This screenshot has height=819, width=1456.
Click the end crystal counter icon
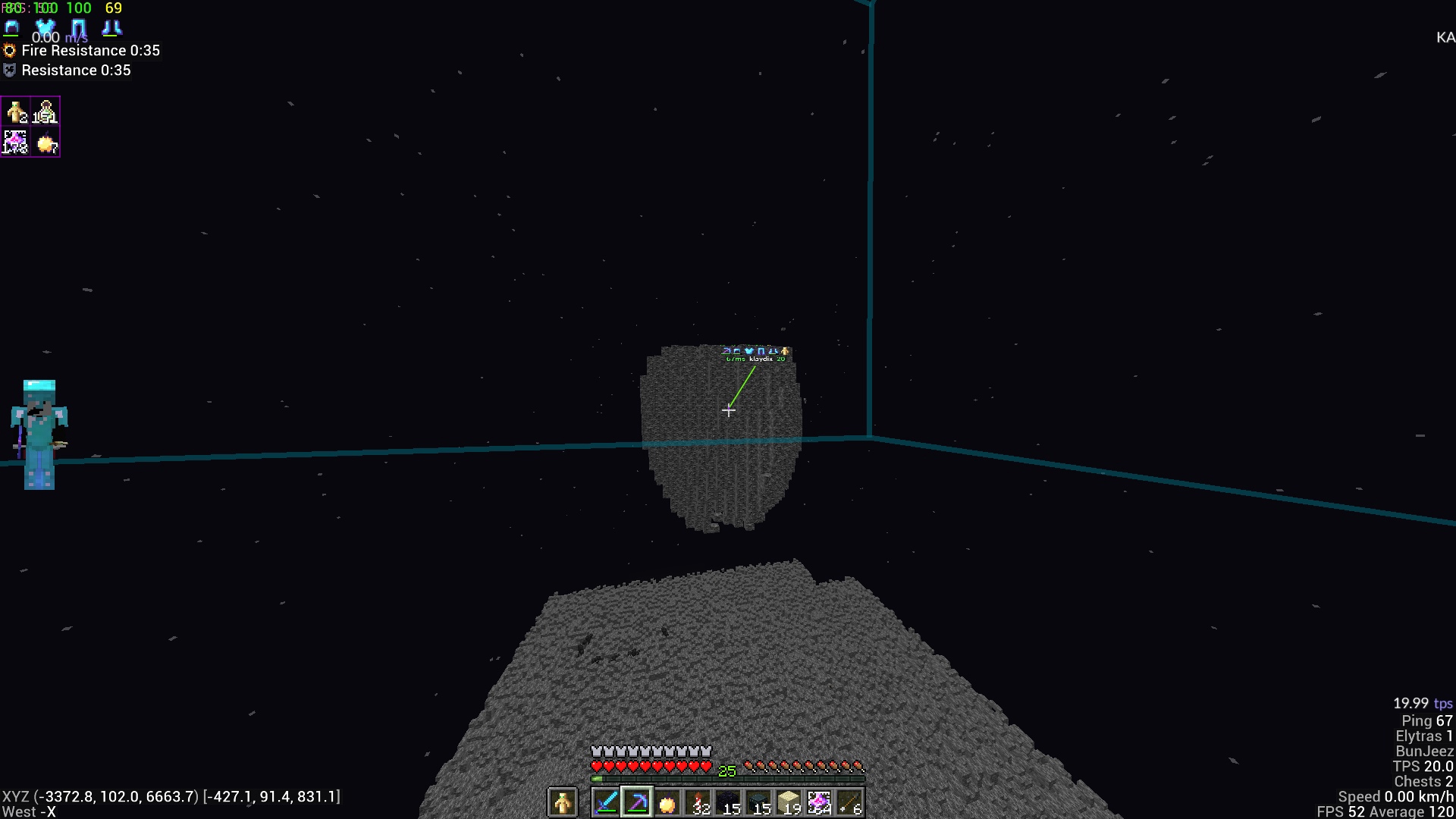[x=16, y=142]
